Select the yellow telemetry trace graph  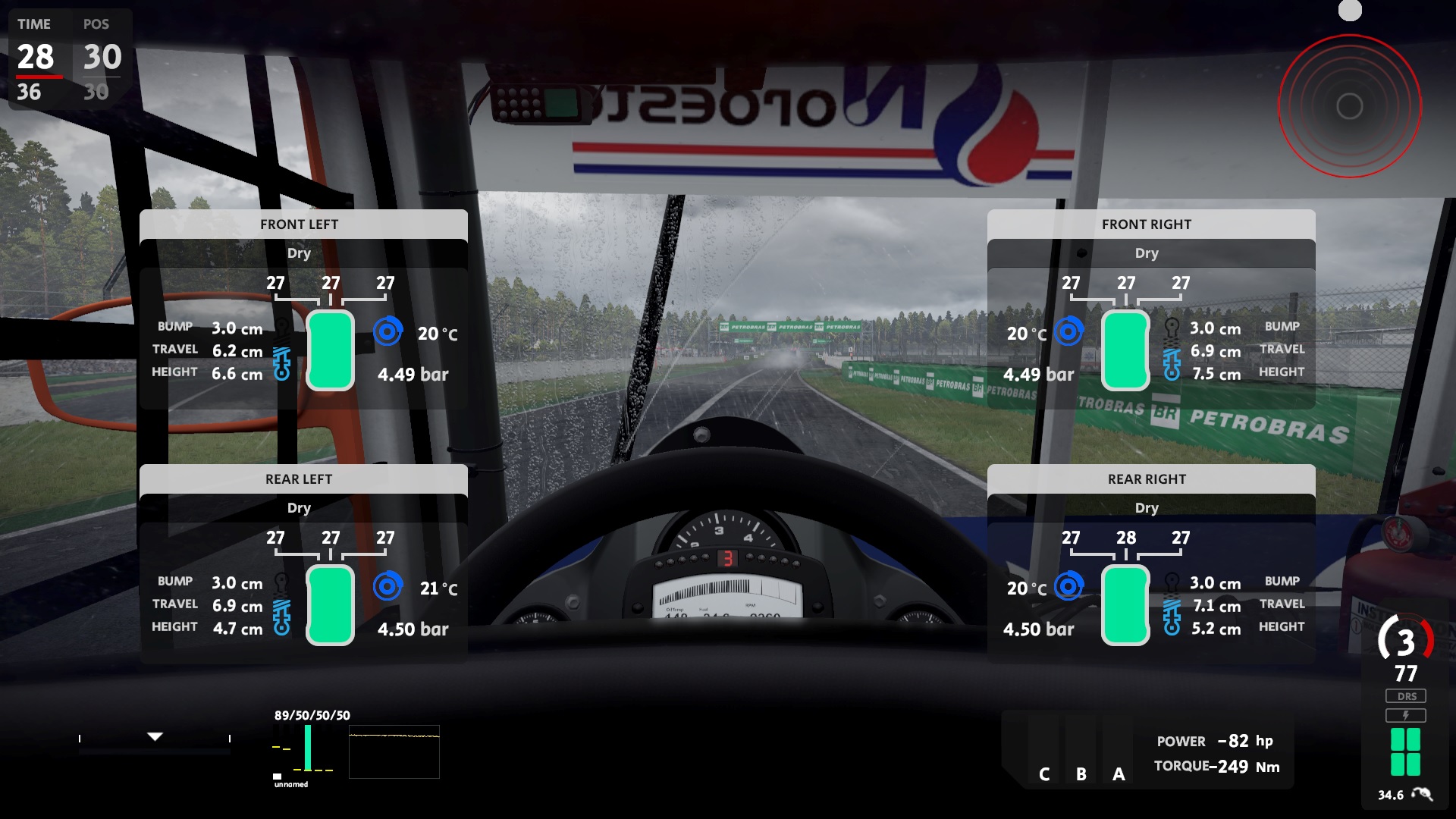click(x=394, y=752)
